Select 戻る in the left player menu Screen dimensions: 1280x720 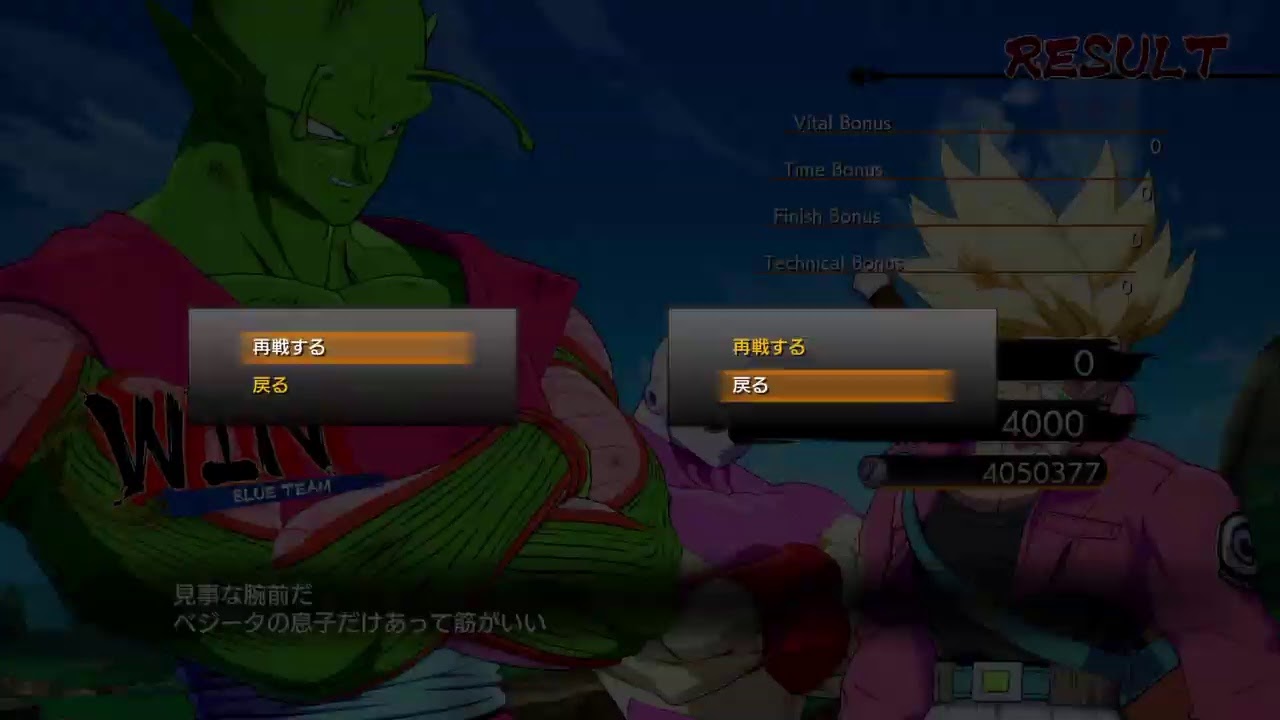[272, 385]
